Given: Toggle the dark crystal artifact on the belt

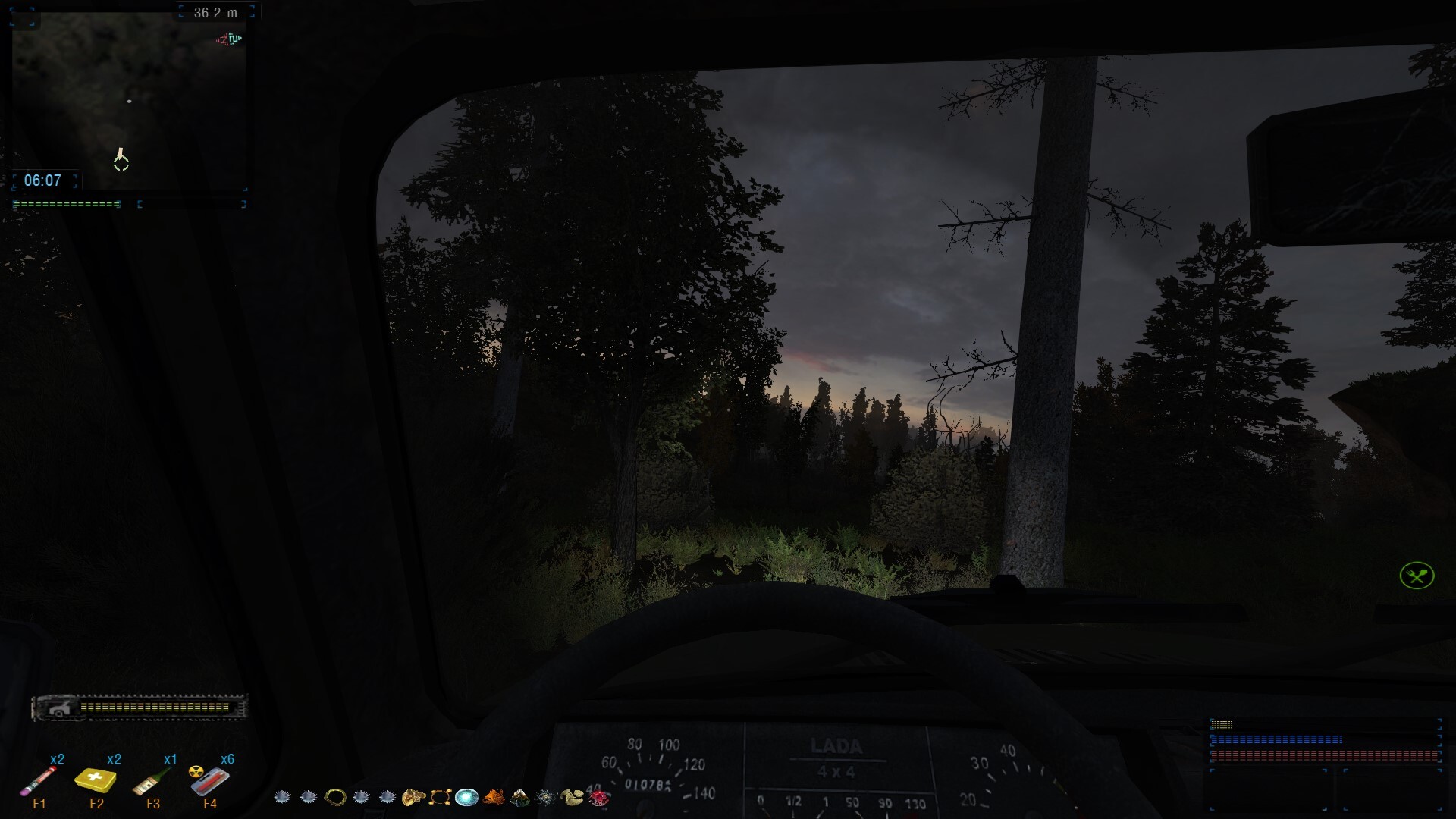Looking at the screenshot, I should 518,798.
